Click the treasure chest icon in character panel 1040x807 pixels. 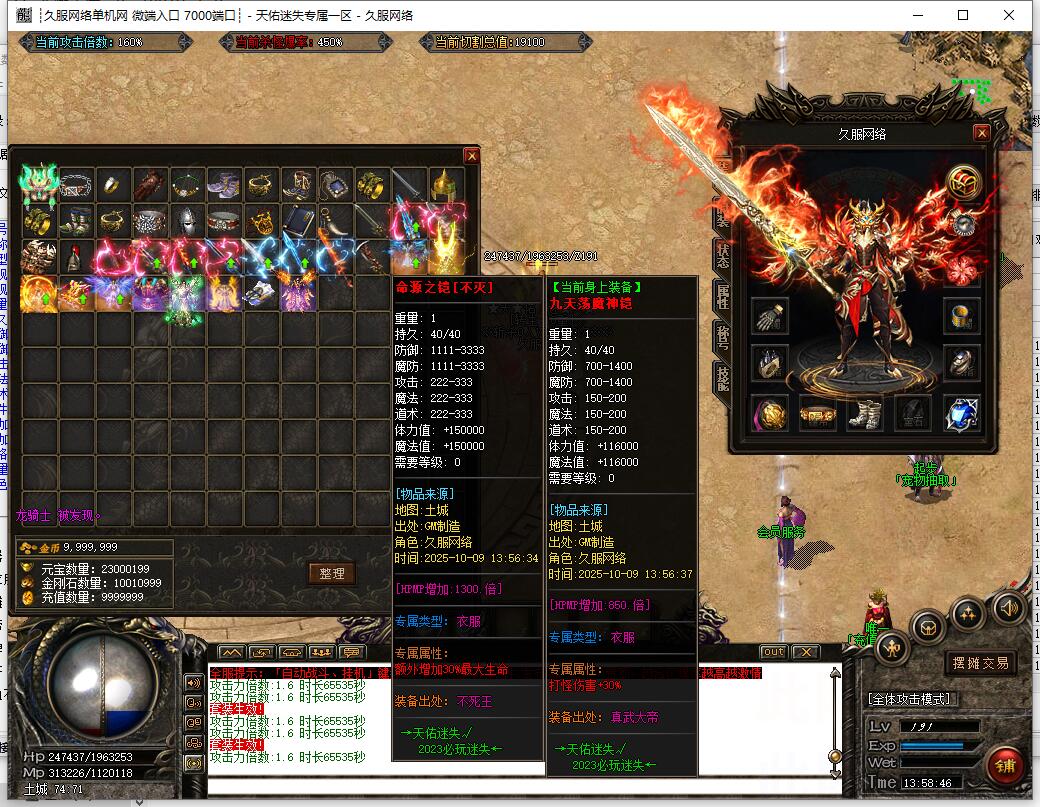pos(963,182)
